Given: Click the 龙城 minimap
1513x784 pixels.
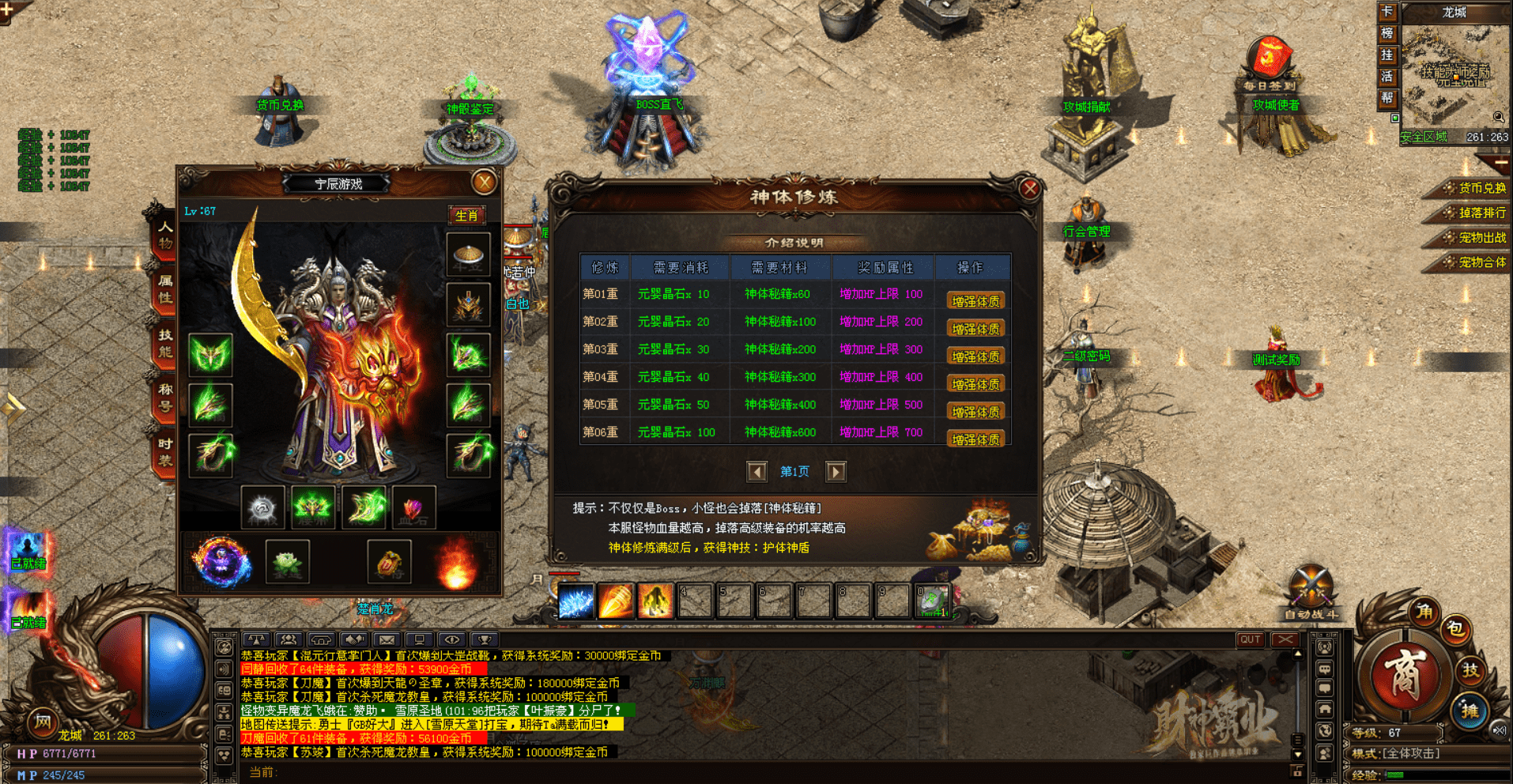Looking at the screenshot, I should [x=1453, y=75].
